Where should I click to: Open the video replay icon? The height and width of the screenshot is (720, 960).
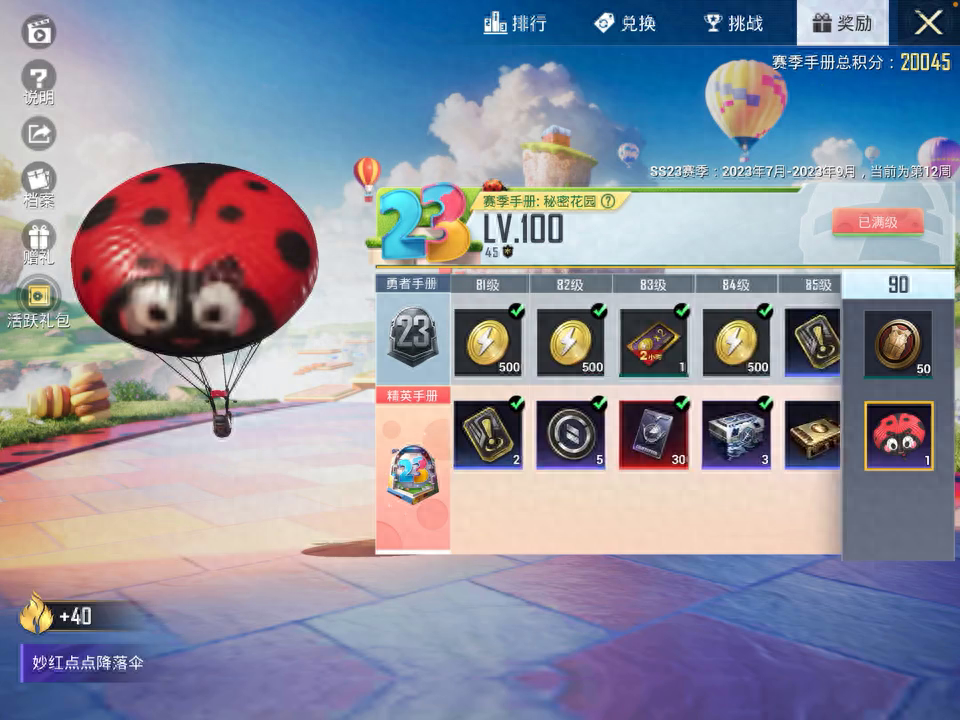[39, 31]
